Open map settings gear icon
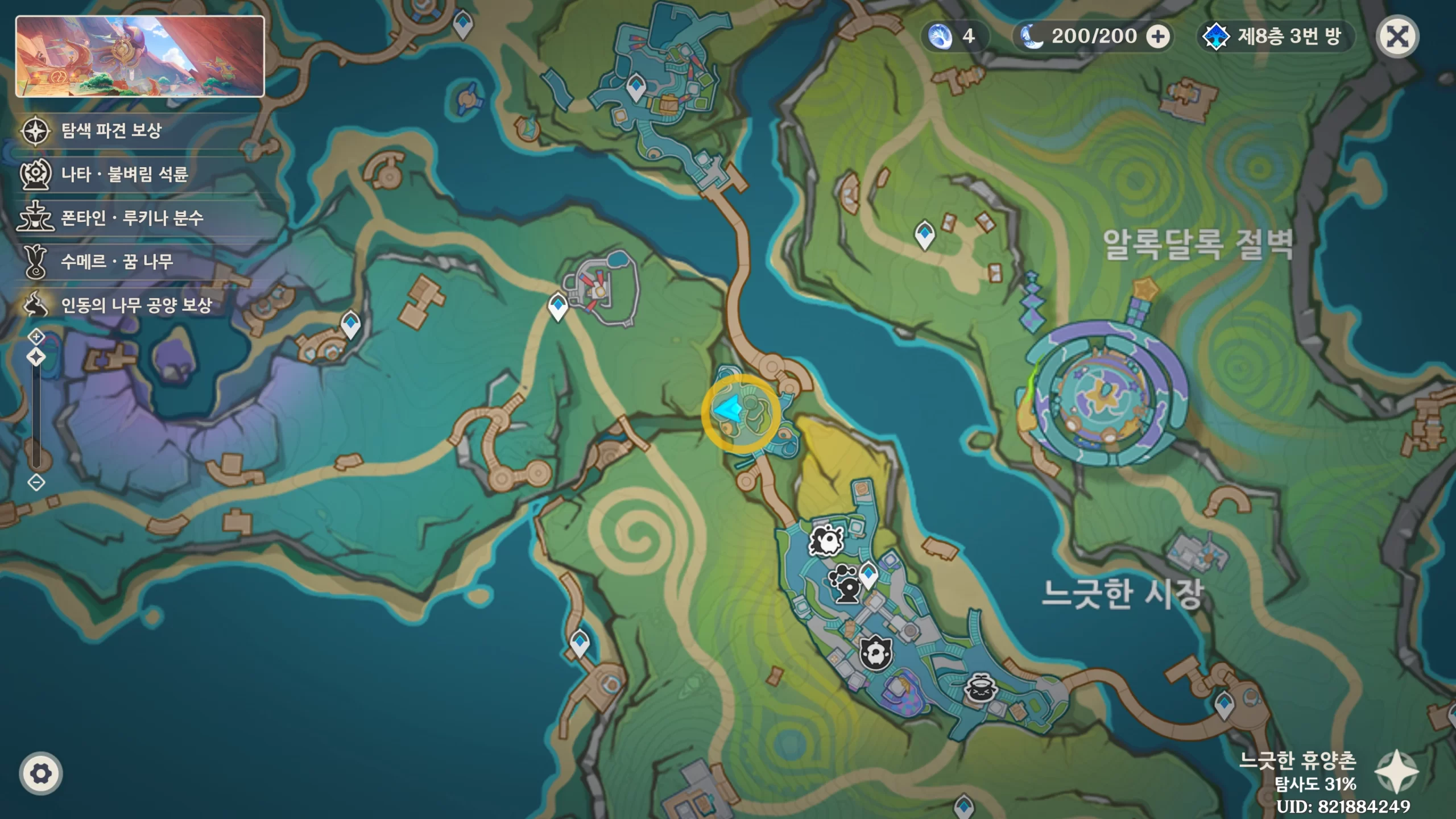The image size is (1456, 819). (40, 773)
